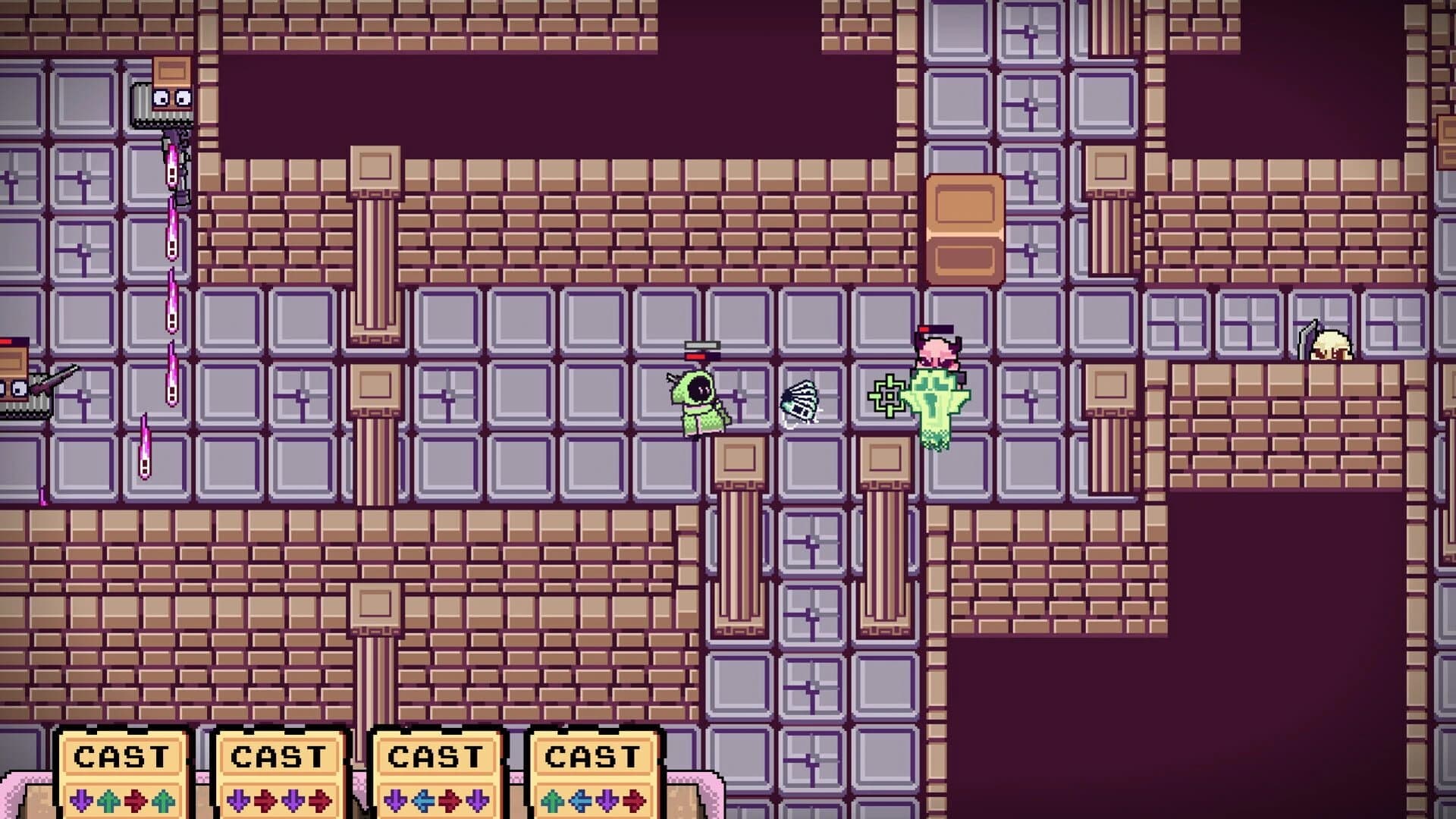This screenshot has height=819, width=1456.
Task: Select the third CAST card labeled CAST
Action: point(436,756)
